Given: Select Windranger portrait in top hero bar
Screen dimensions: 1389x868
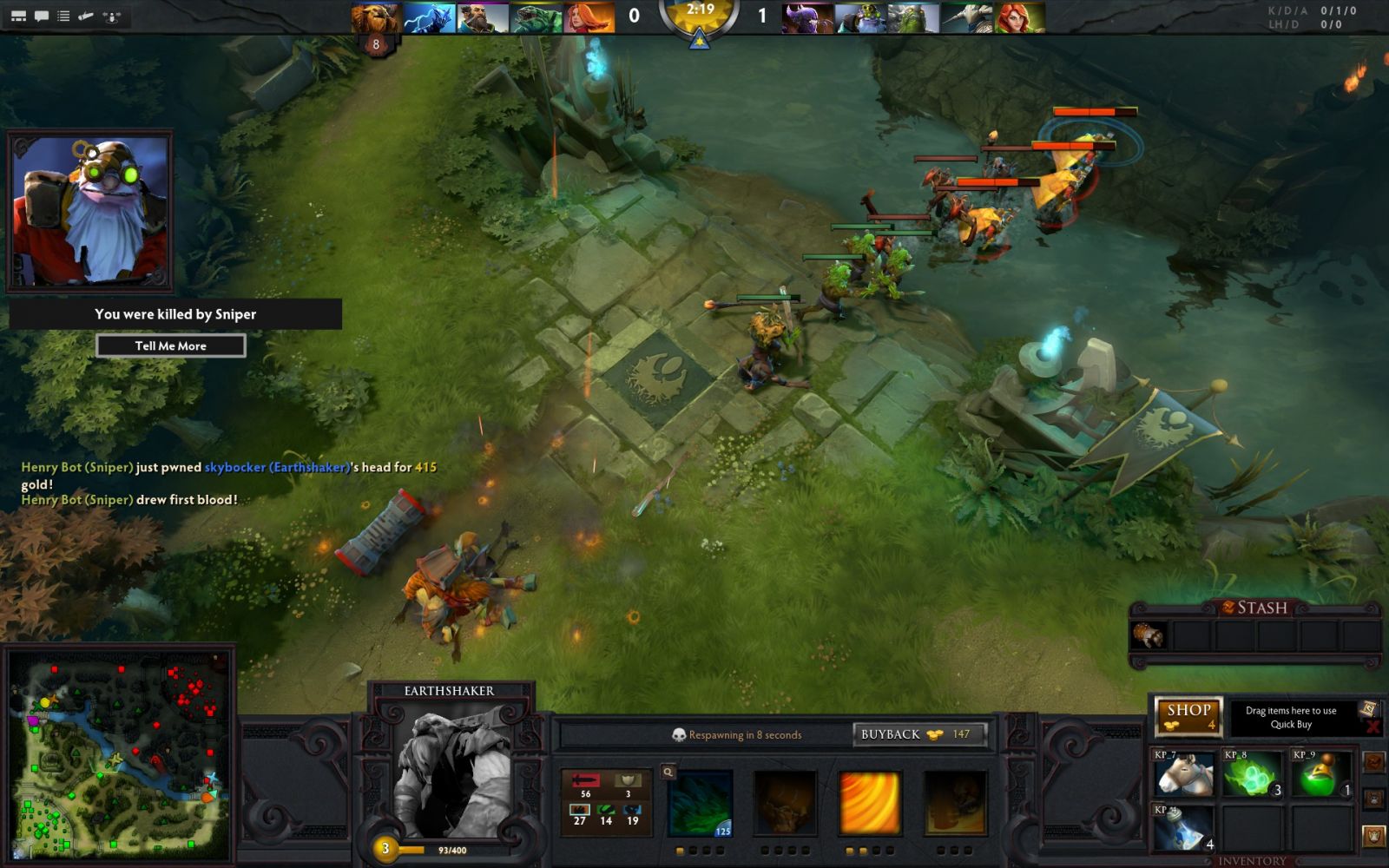Looking at the screenshot, I should [1020, 17].
